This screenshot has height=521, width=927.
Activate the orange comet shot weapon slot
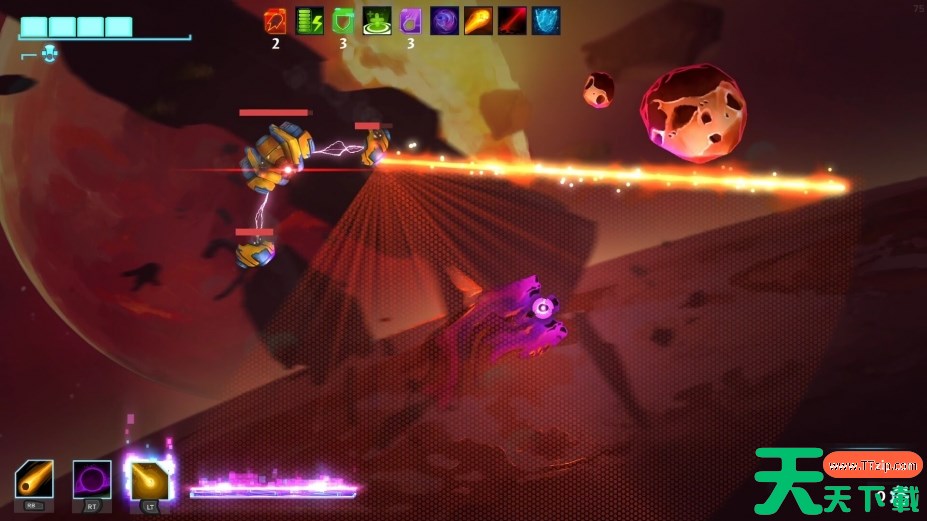34,479
